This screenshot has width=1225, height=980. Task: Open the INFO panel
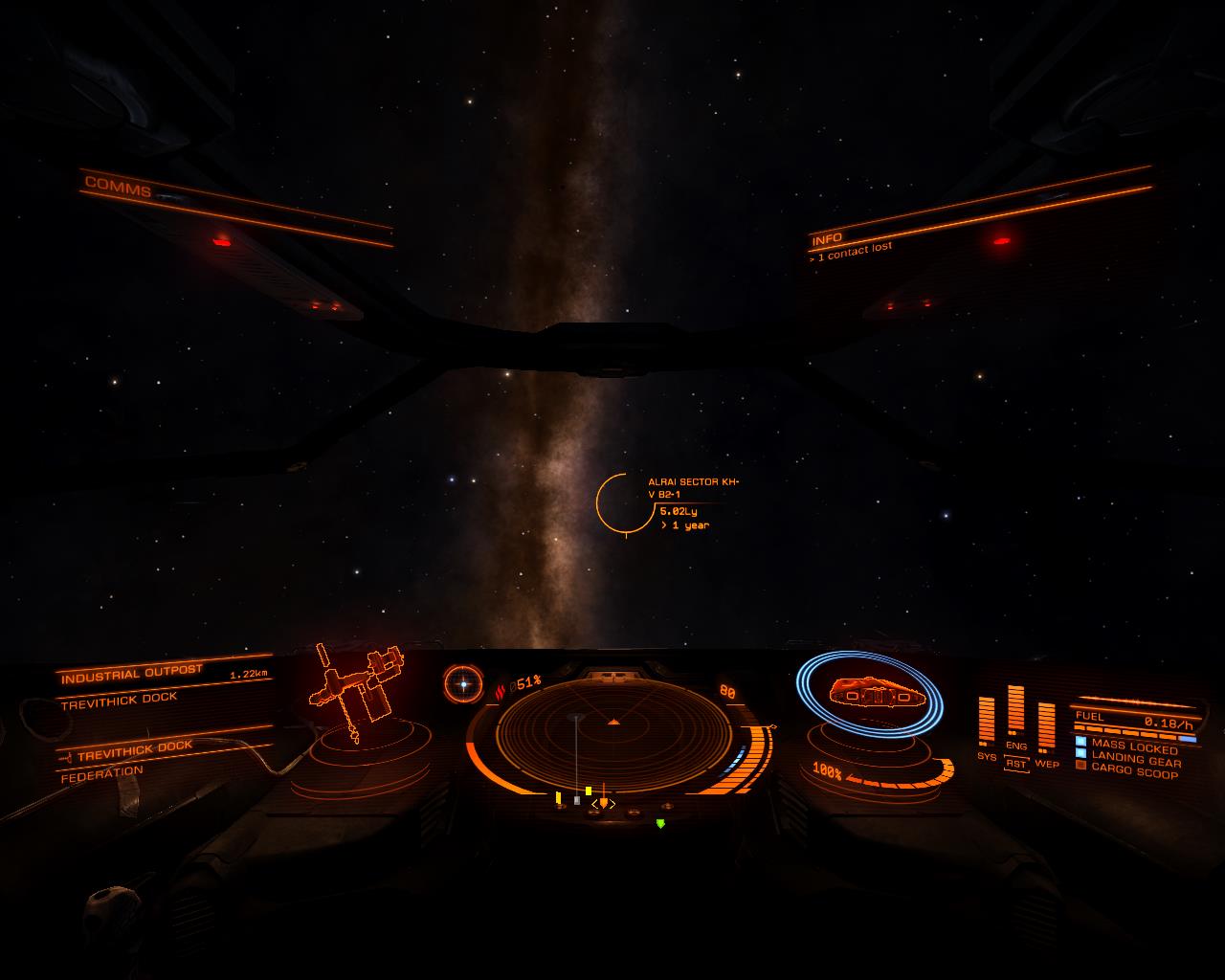coord(827,237)
